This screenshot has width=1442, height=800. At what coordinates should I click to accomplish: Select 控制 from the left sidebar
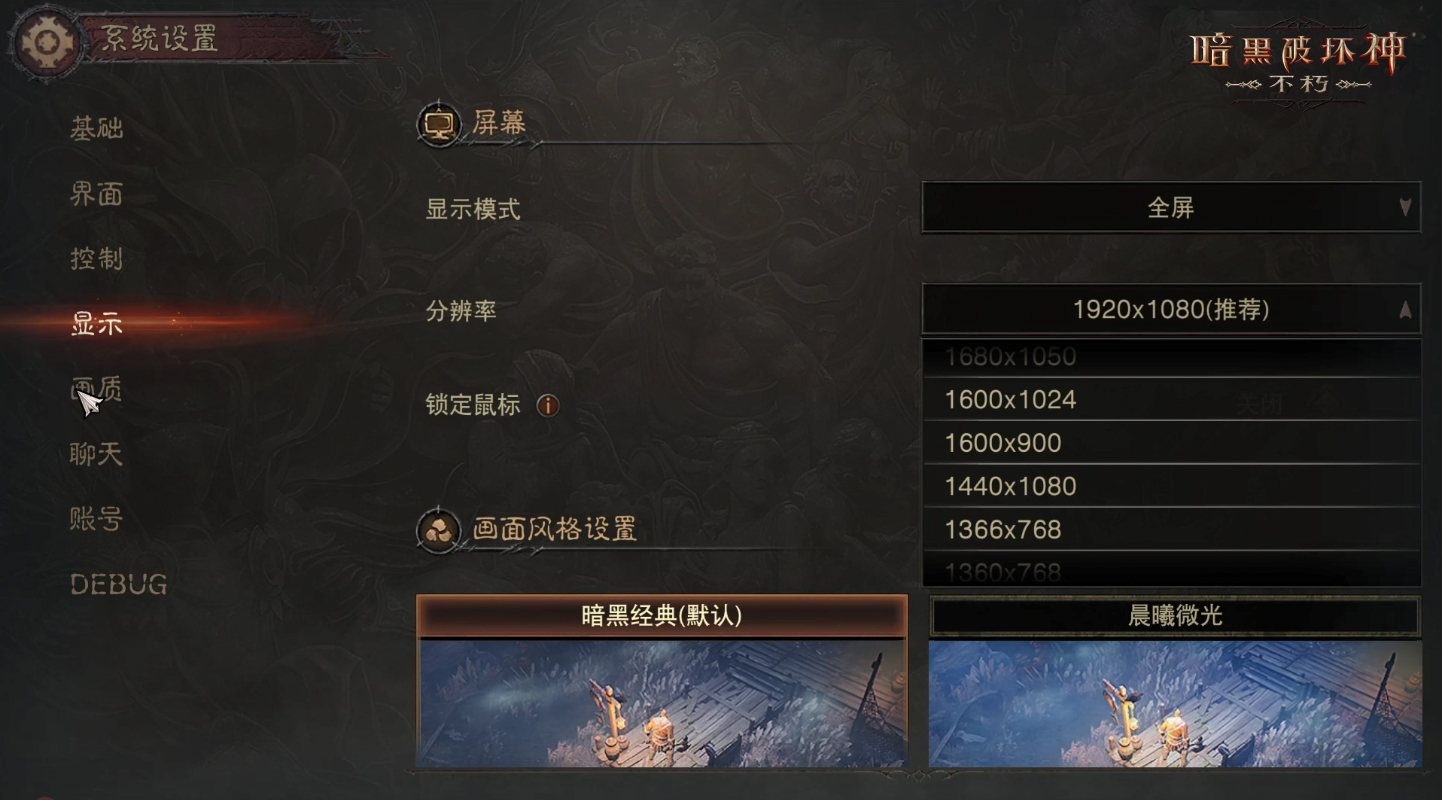click(x=96, y=260)
